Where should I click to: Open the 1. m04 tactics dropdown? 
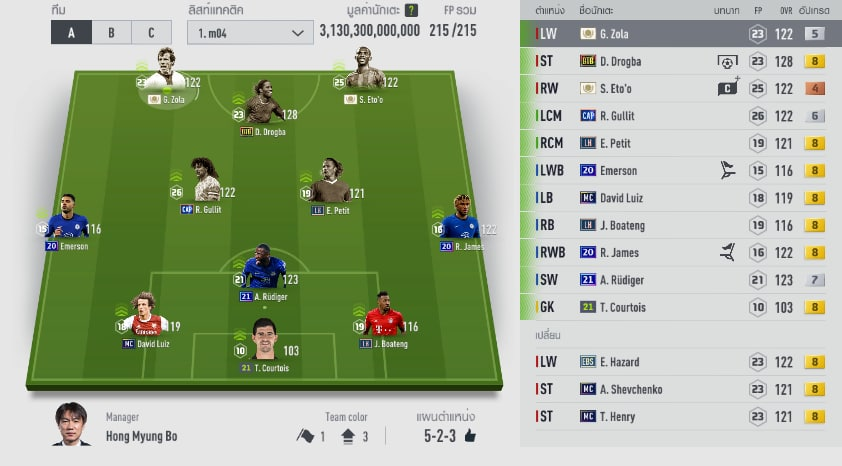pos(250,32)
